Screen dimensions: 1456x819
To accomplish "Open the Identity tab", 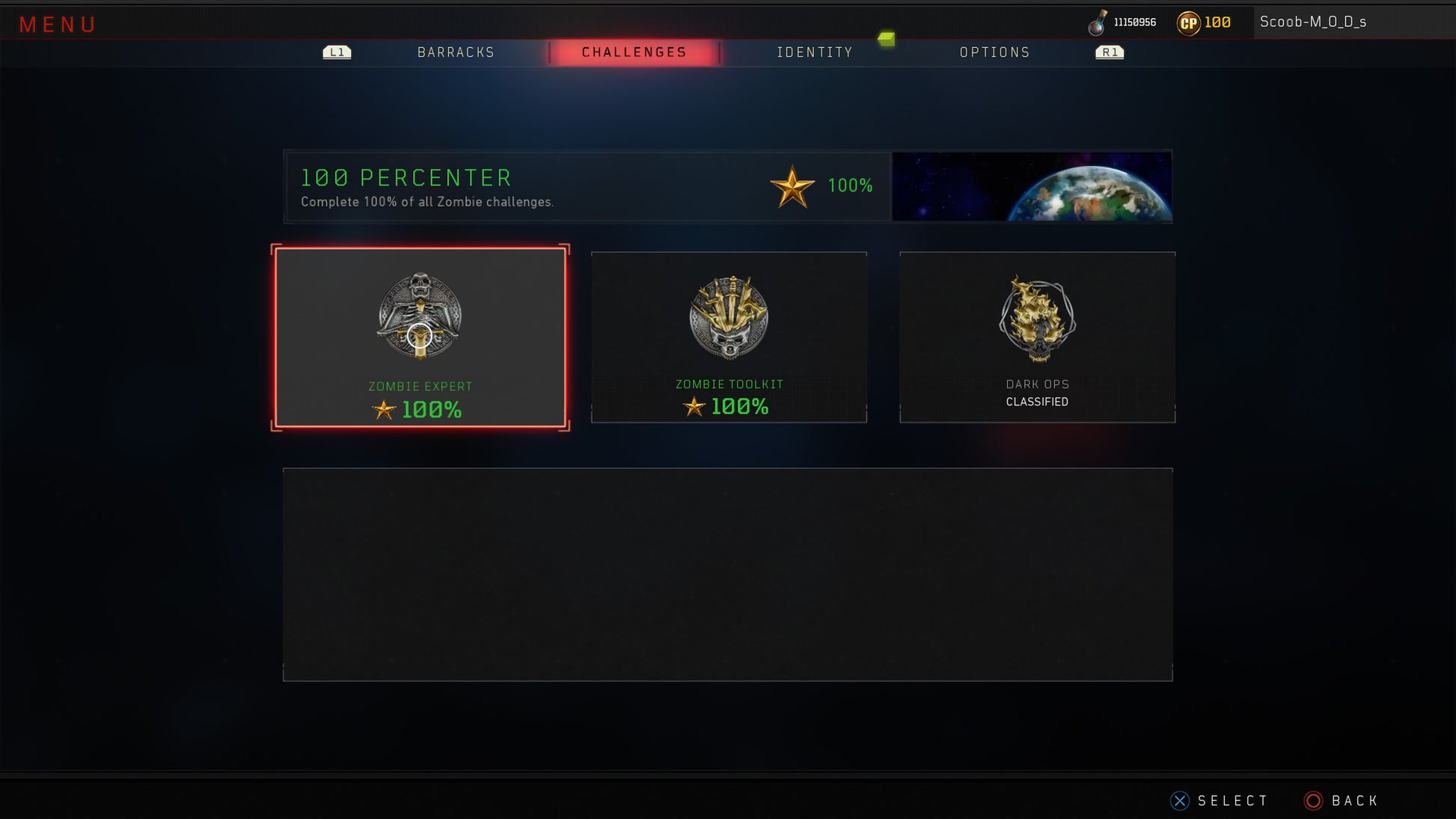I will pyautogui.click(x=814, y=52).
